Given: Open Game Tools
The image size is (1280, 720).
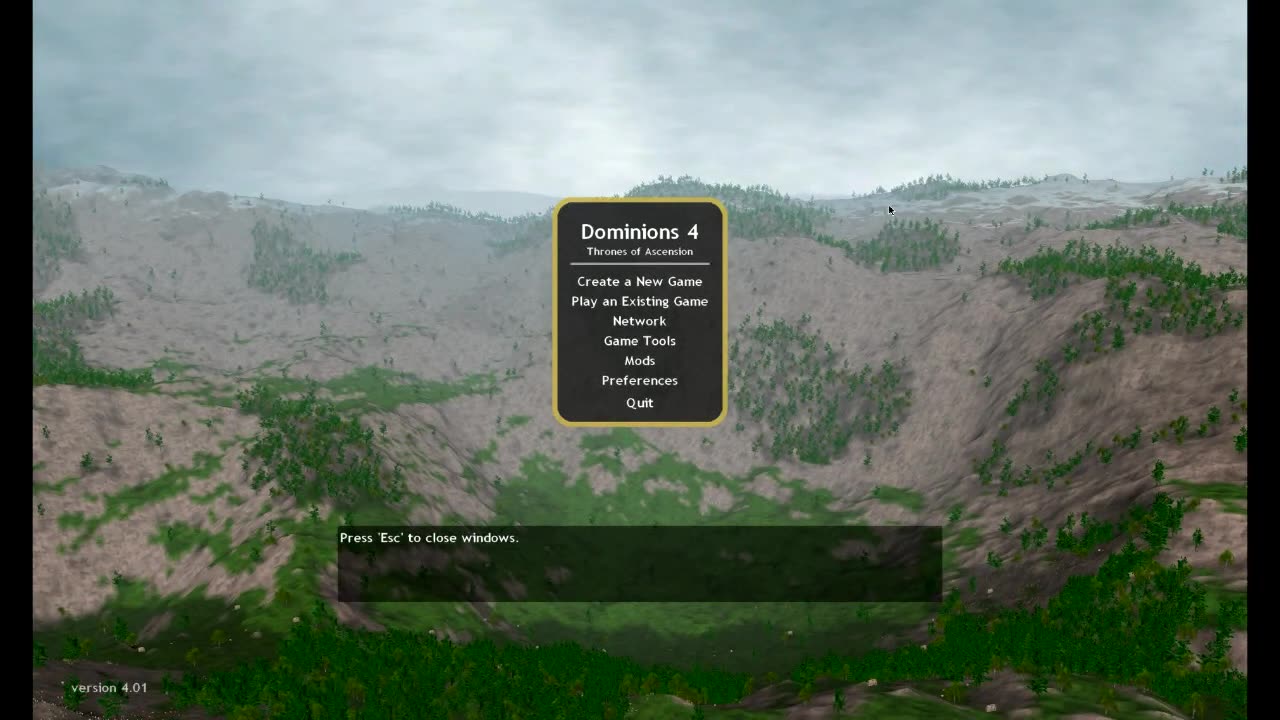Looking at the screenshot, I should (639, 341).
